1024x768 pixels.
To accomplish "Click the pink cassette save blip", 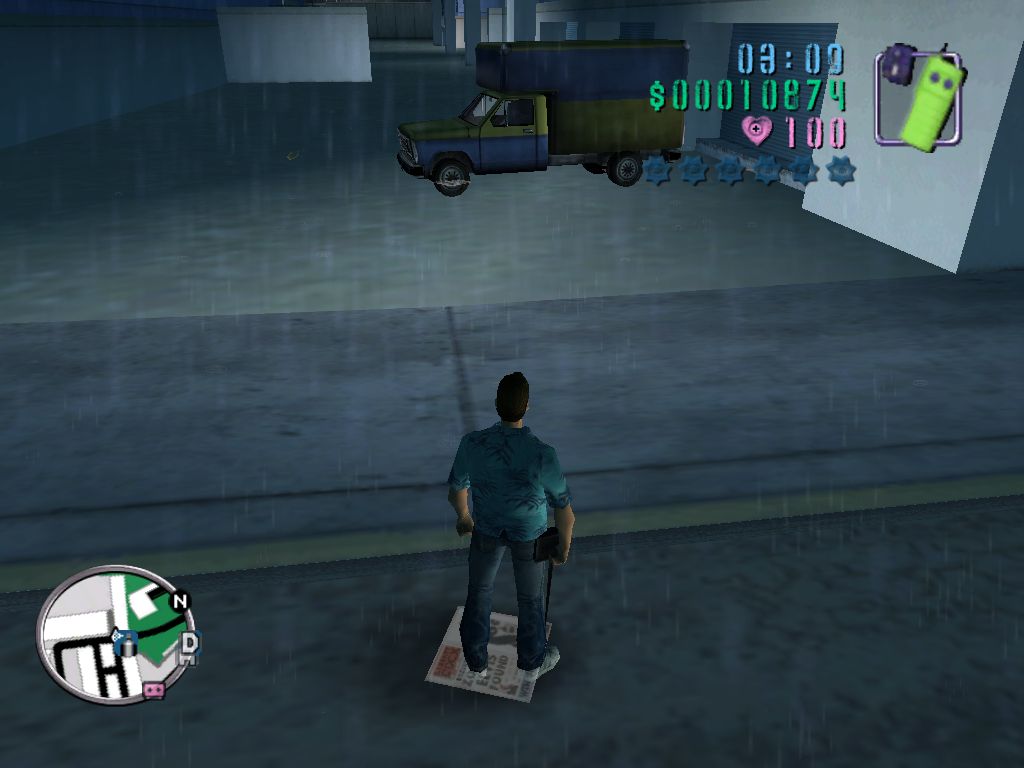I will [x=153, y=689].
